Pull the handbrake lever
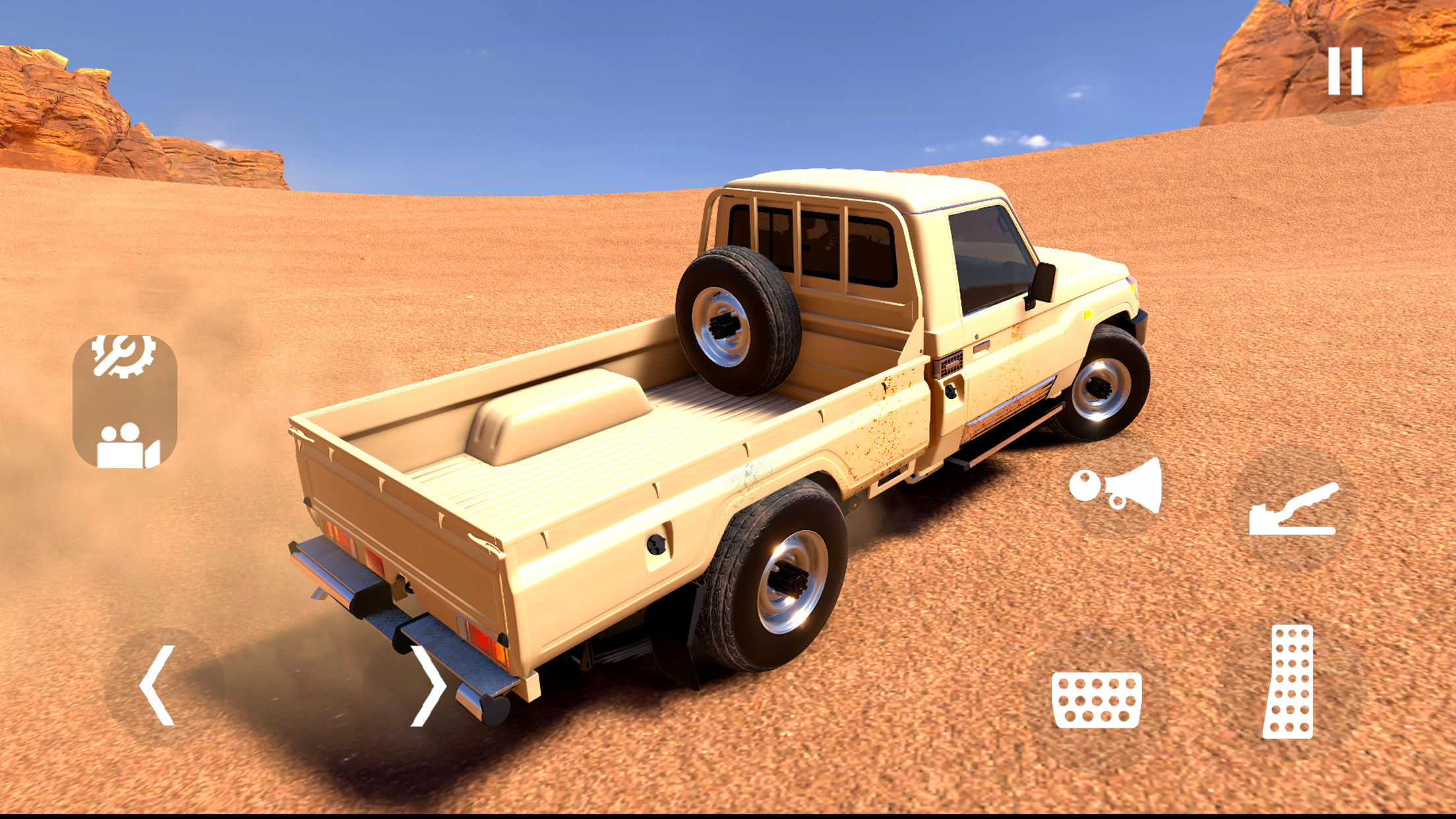The width and height of the screenshot is (1456, 819). point(1294,509)
